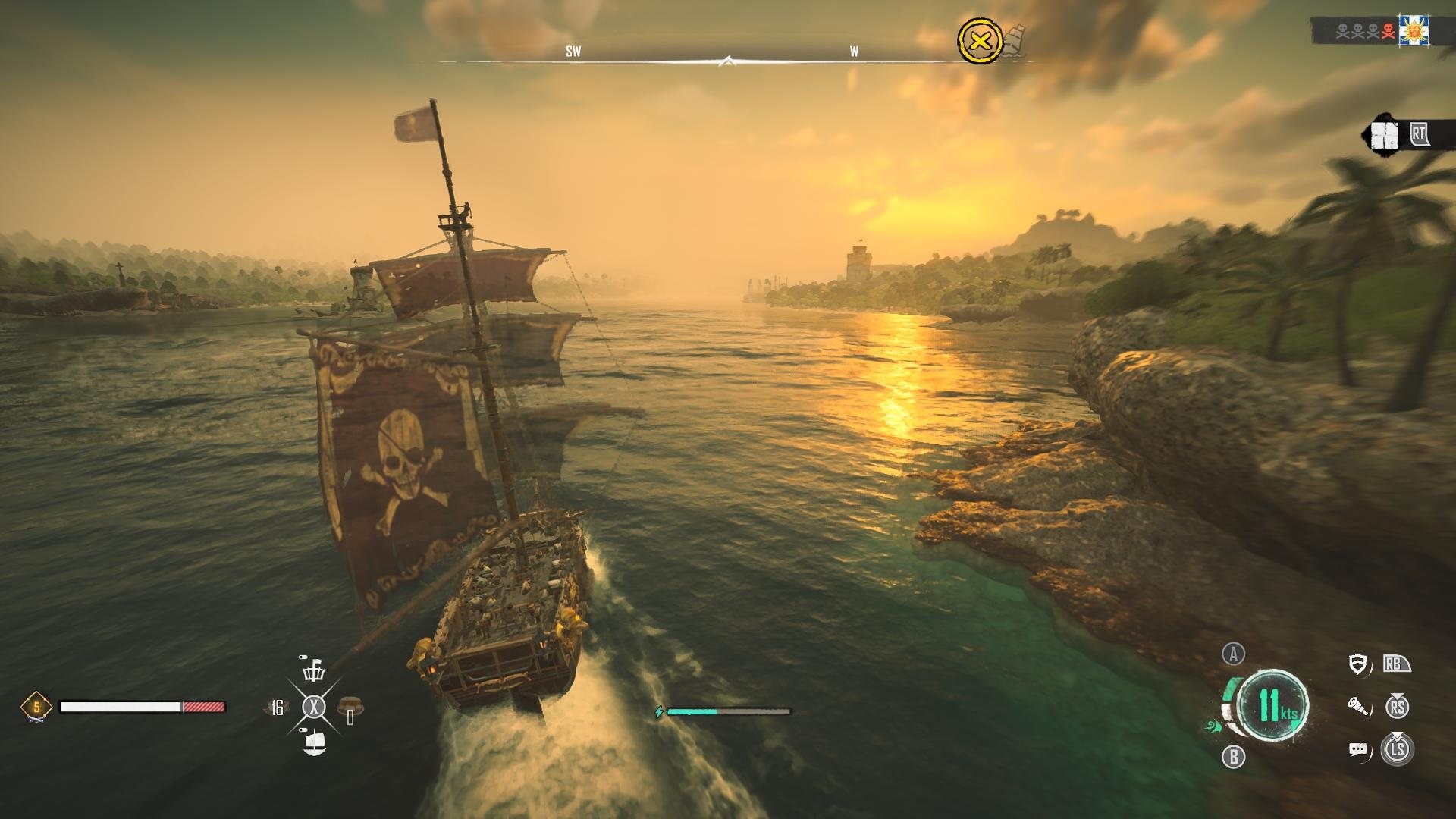Image resolution: width=1456 pixels, height=819 pixels.
Task: Select the yellow X marker on the compass
Action: pyautogui.click(x=980, y=41)
